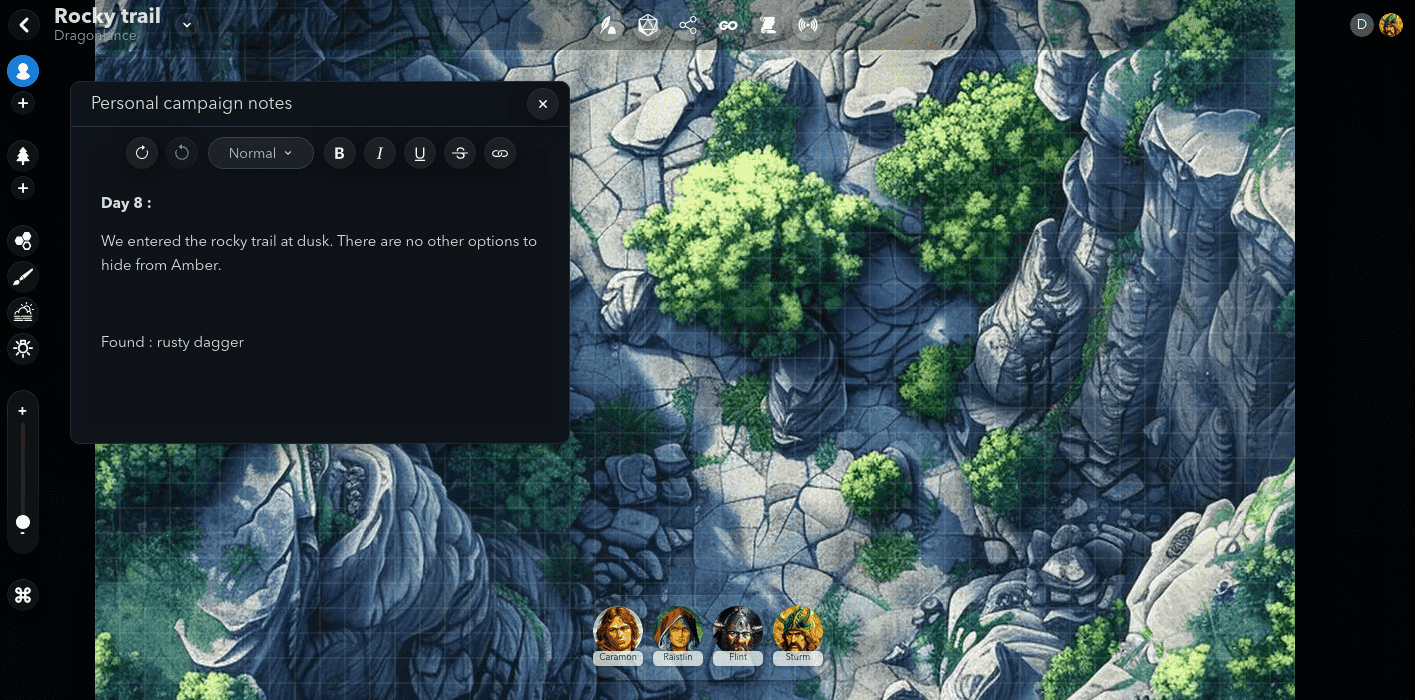Toggle italic text formatting
Image resolution: width=1415 pixels, height=700 pixels.
(380, 153)
